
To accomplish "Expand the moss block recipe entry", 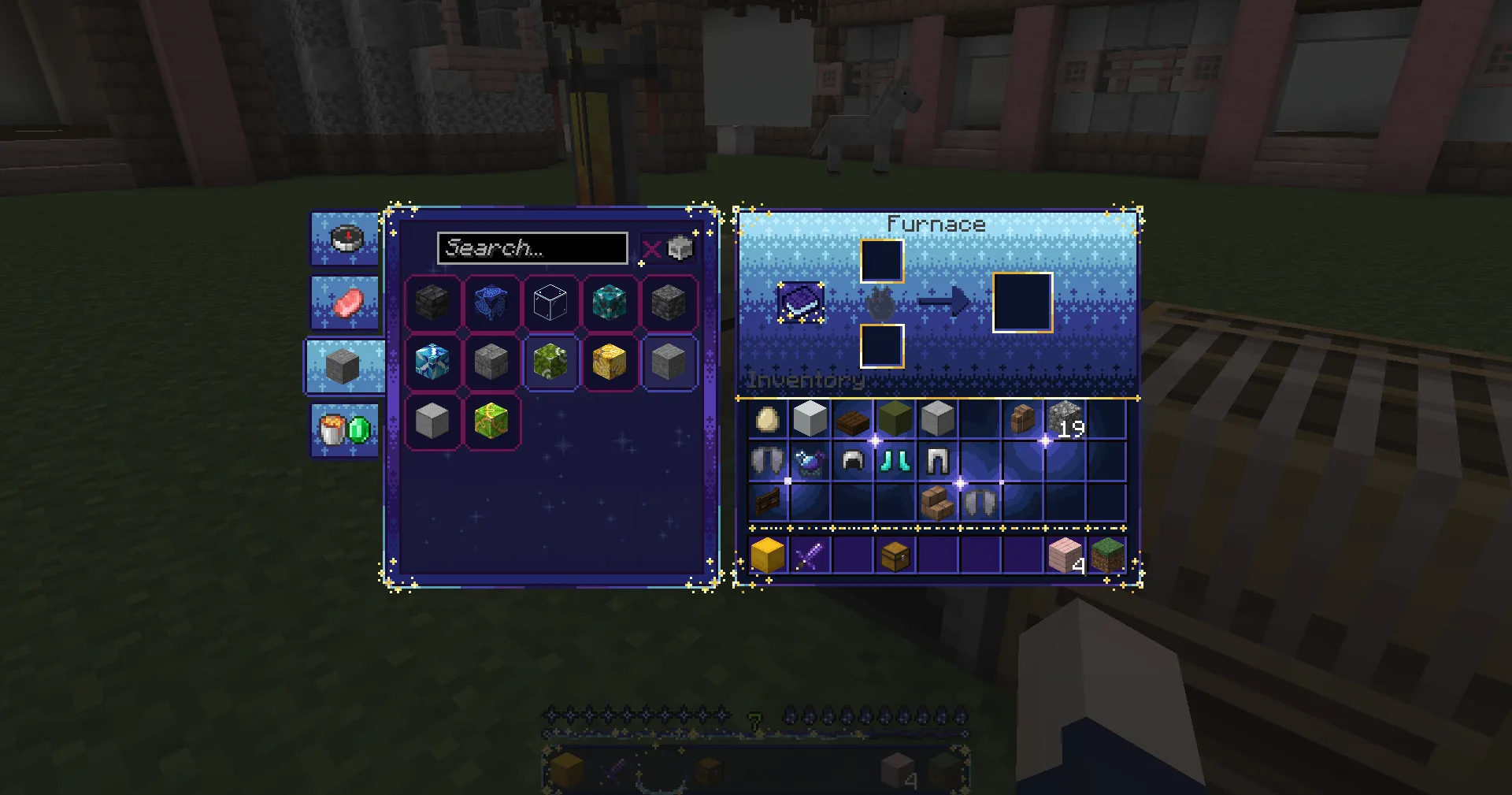I will tap(550, 363).
